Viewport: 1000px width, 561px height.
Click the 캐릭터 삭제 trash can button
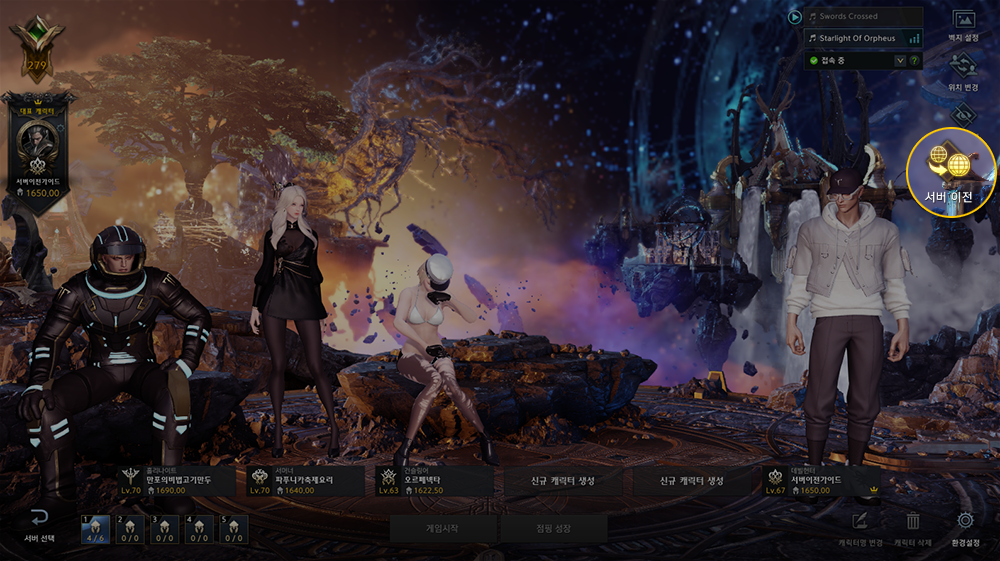click(x=913, y=526)
